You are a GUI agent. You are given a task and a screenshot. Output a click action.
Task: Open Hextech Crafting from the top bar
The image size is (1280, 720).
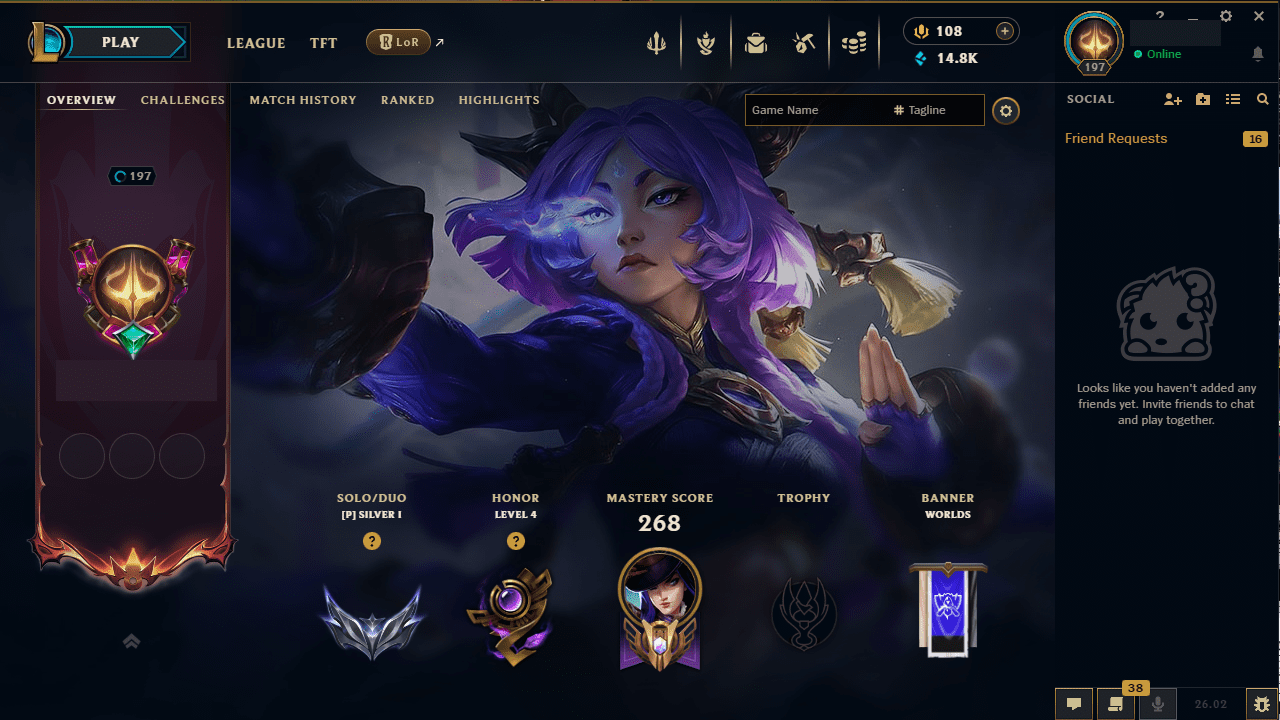(804, 42)
